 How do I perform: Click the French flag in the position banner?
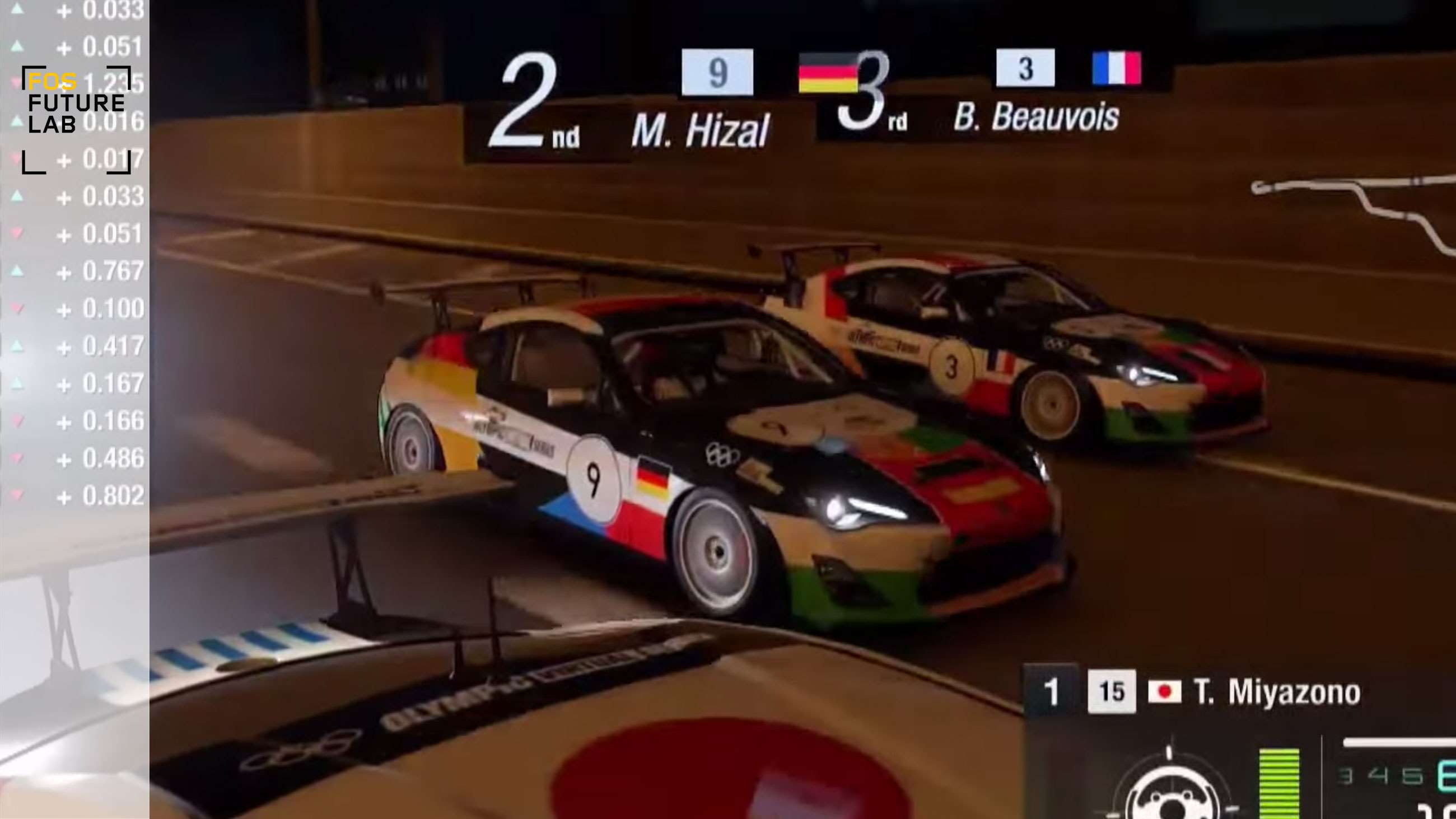tap(1116, 68)
